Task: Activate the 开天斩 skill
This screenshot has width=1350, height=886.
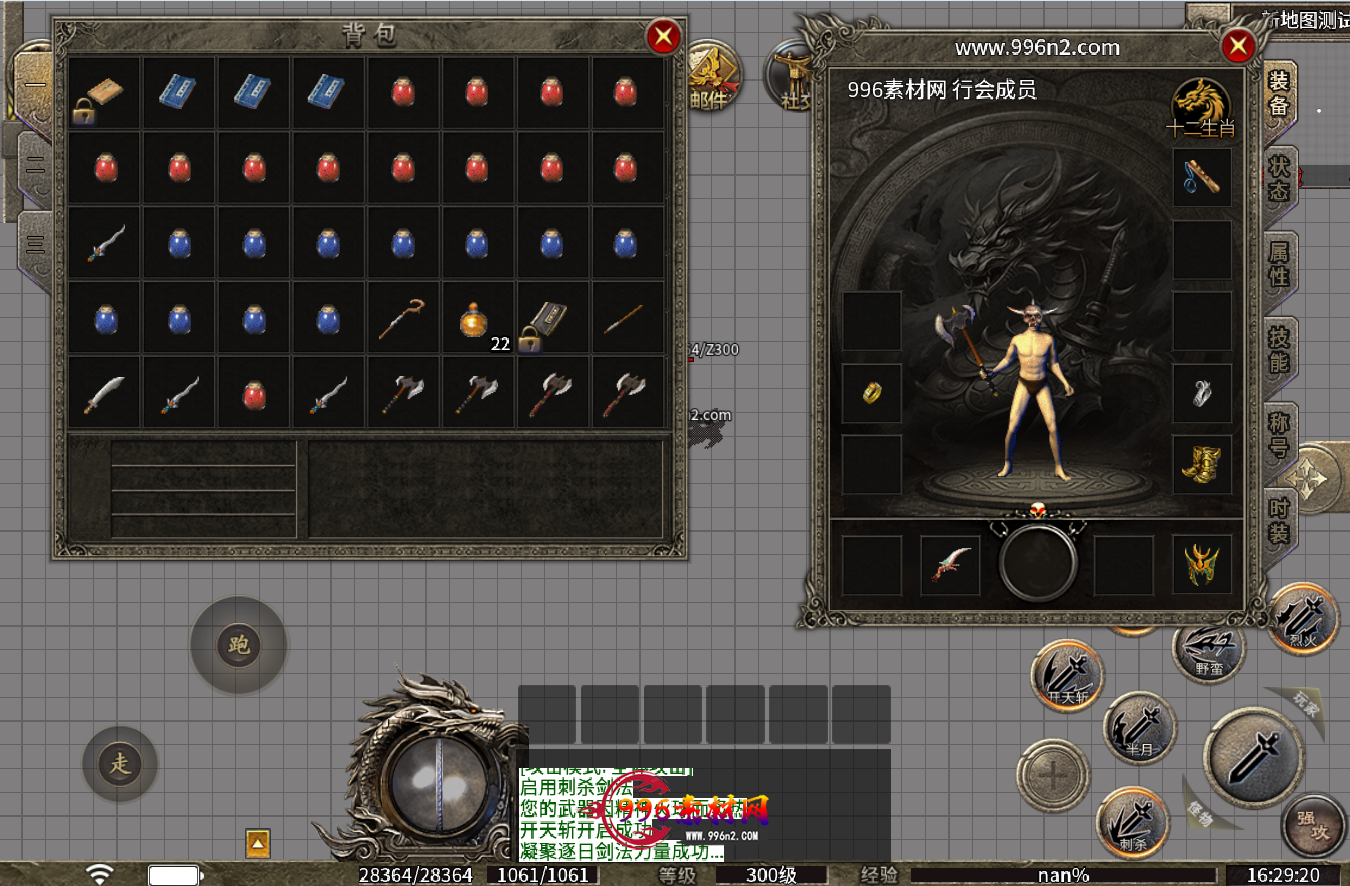Action: pyautogui.click(x=1068, y=676)
